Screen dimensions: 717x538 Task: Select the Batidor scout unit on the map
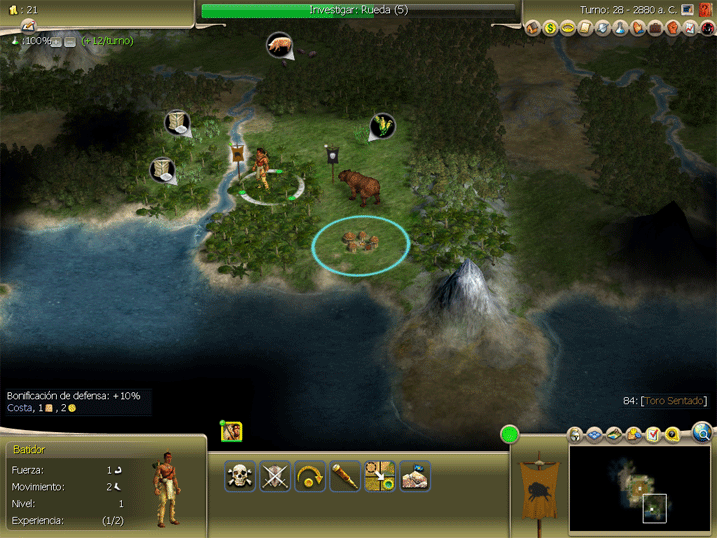click(264, 168)
